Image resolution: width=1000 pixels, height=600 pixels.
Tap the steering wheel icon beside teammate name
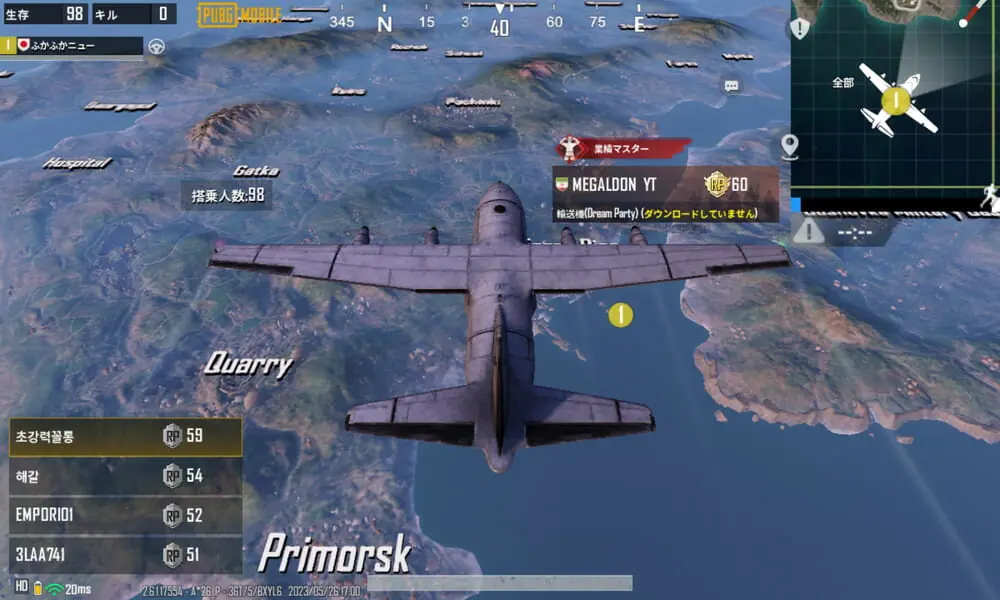(156, 46)
